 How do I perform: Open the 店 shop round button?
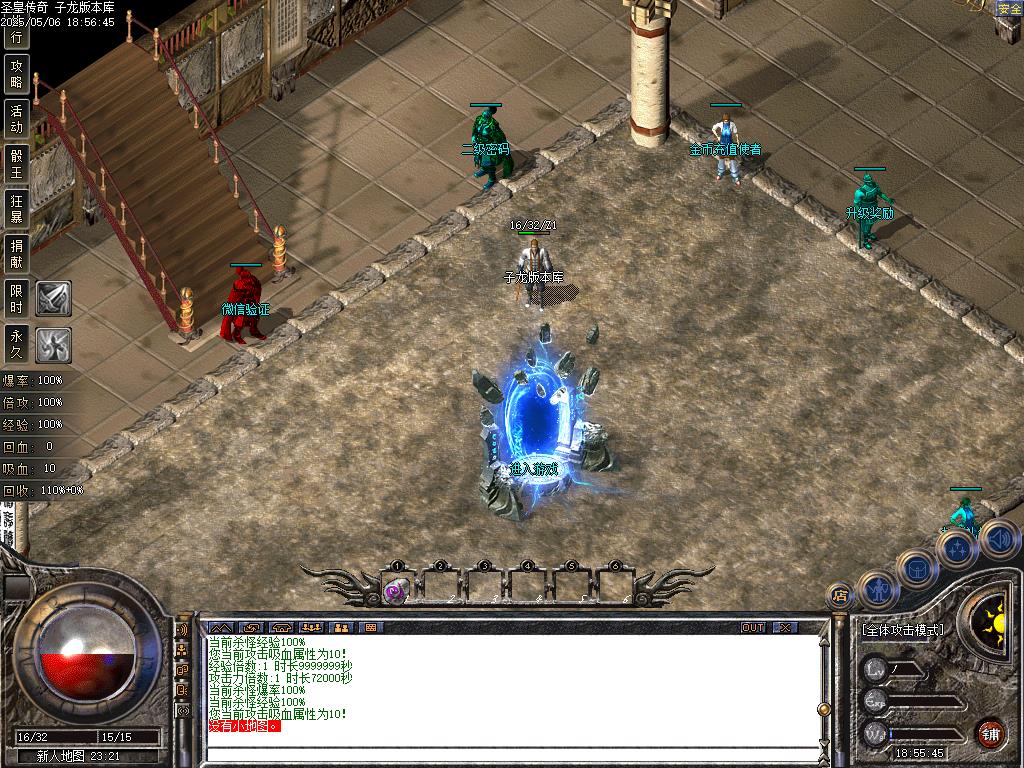841,595
